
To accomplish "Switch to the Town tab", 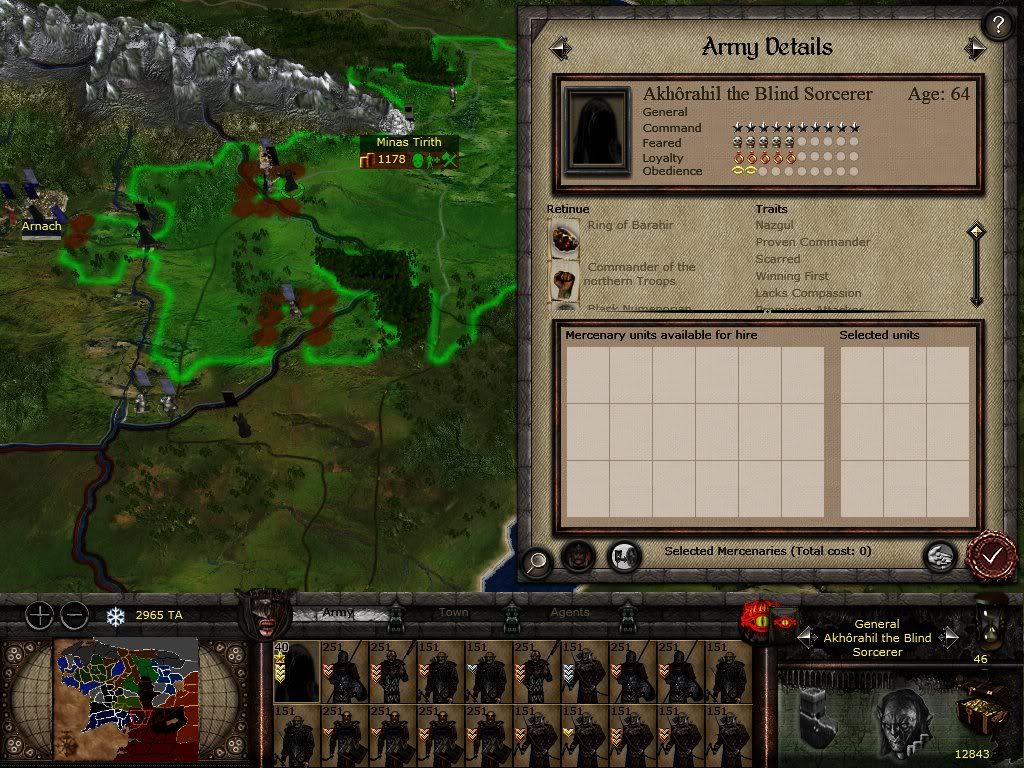I will (453, 612).
